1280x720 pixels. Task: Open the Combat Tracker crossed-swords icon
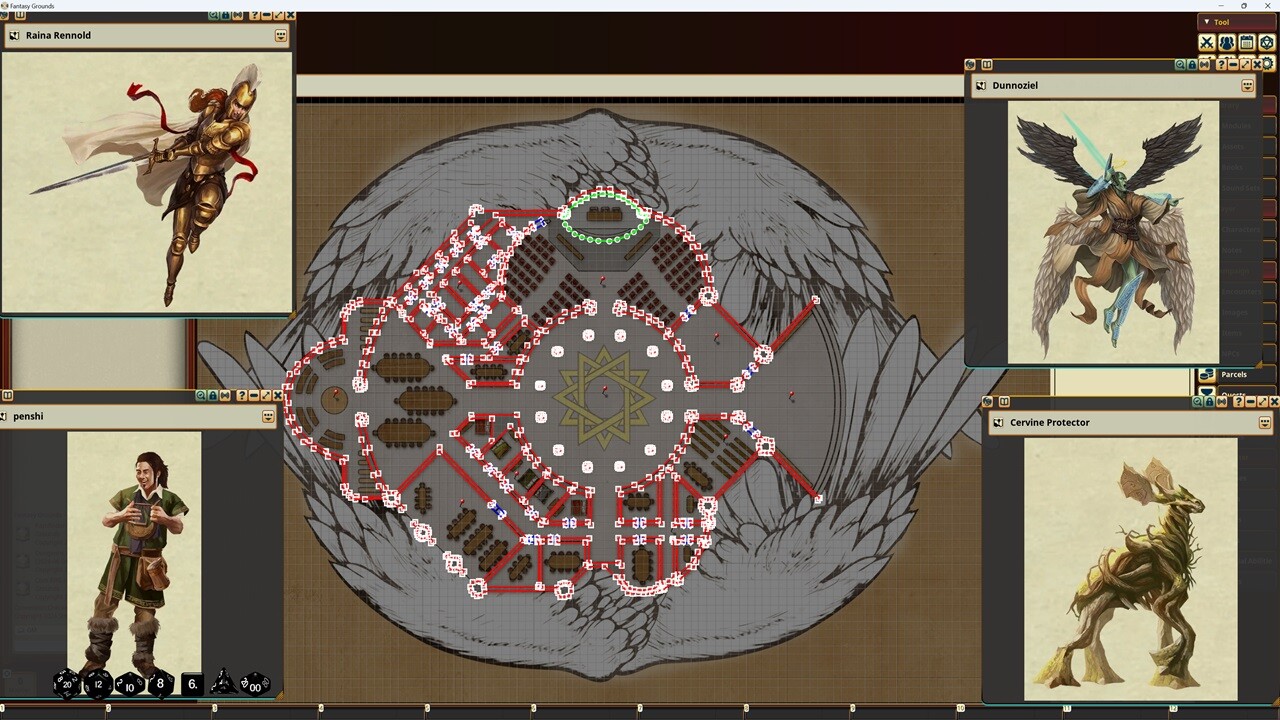tap(1207, 42)
